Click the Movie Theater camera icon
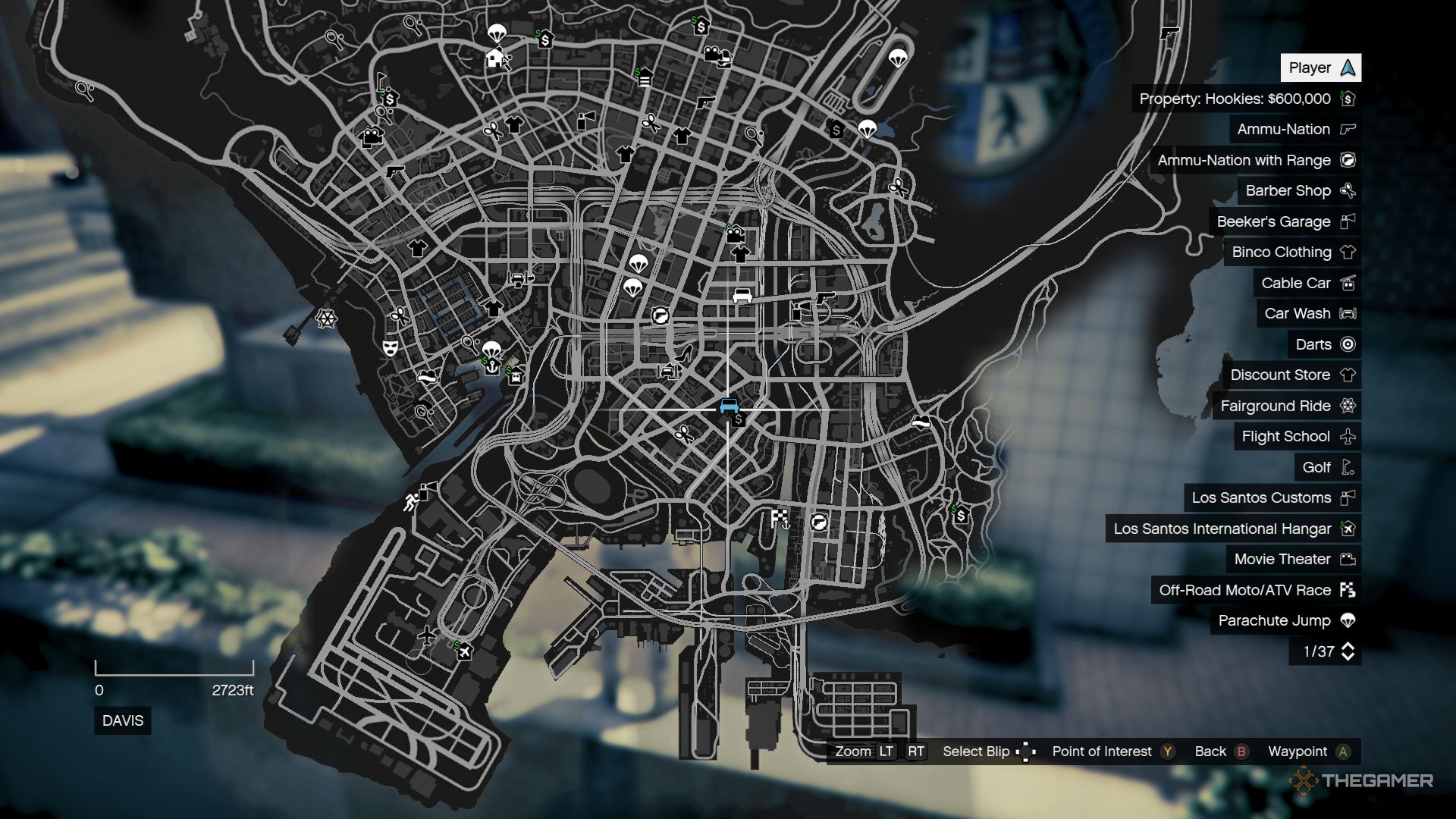Screen dimensions: 1456x819 pyautogui.click(x=1348, y=559)
